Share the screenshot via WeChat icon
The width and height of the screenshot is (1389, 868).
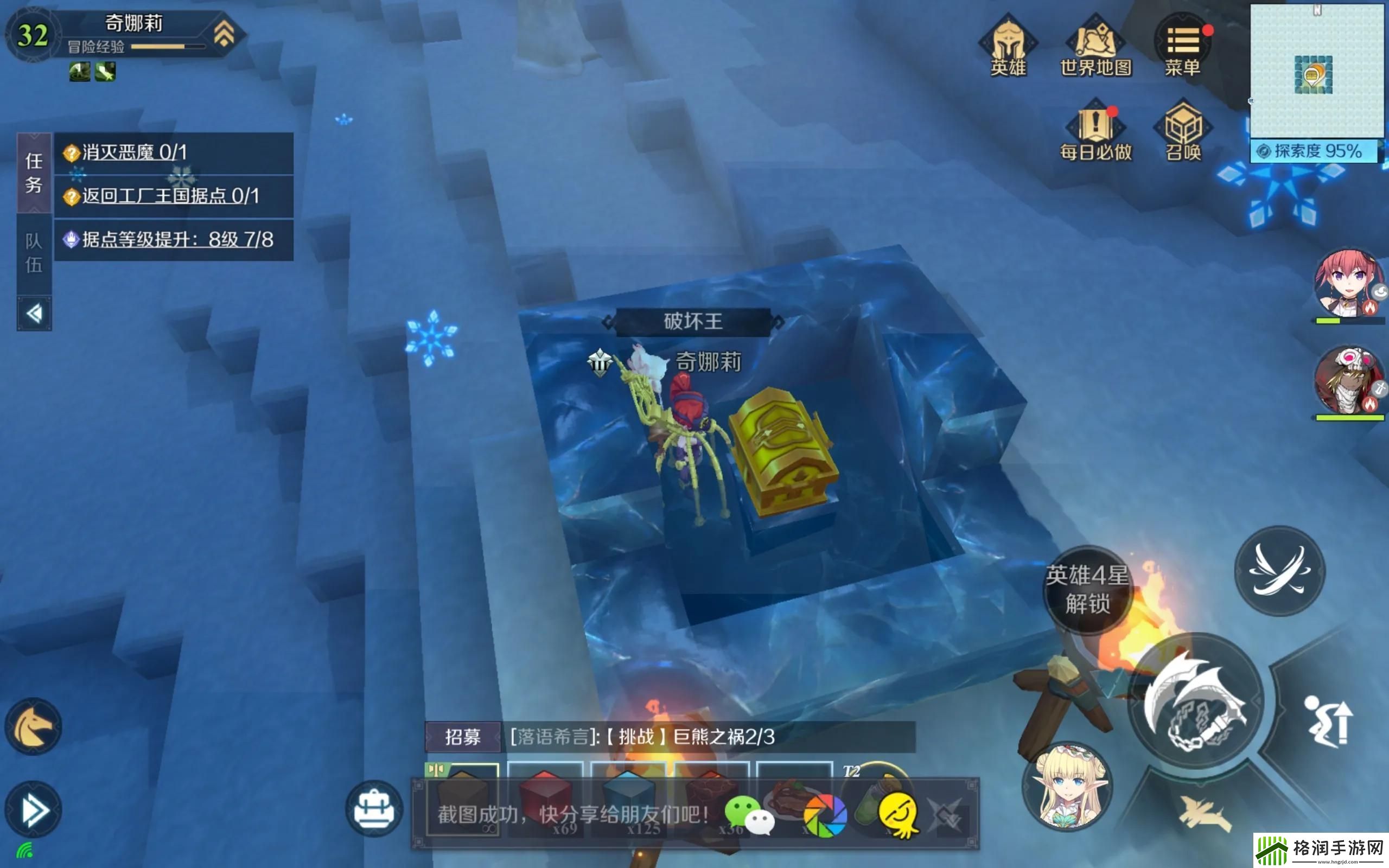point(748,815)
